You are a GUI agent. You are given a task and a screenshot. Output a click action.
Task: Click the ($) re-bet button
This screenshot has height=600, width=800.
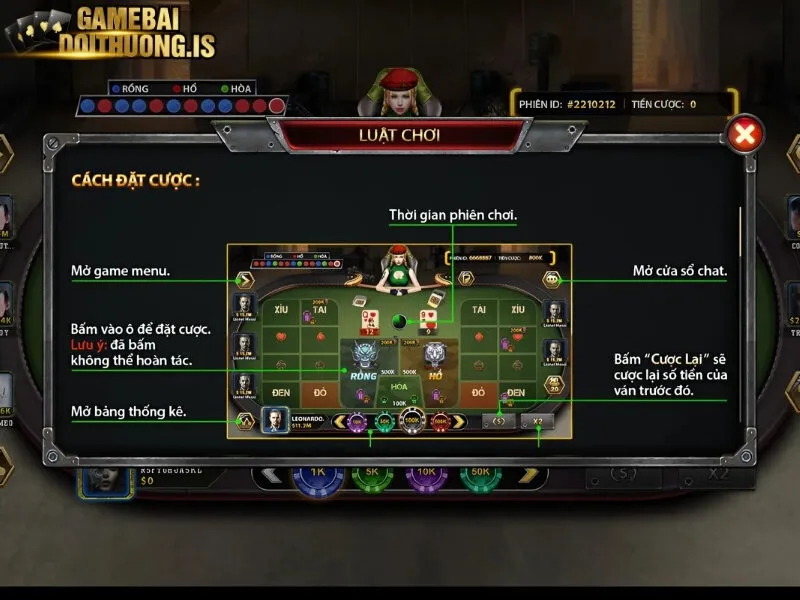(x=625, y=473)
